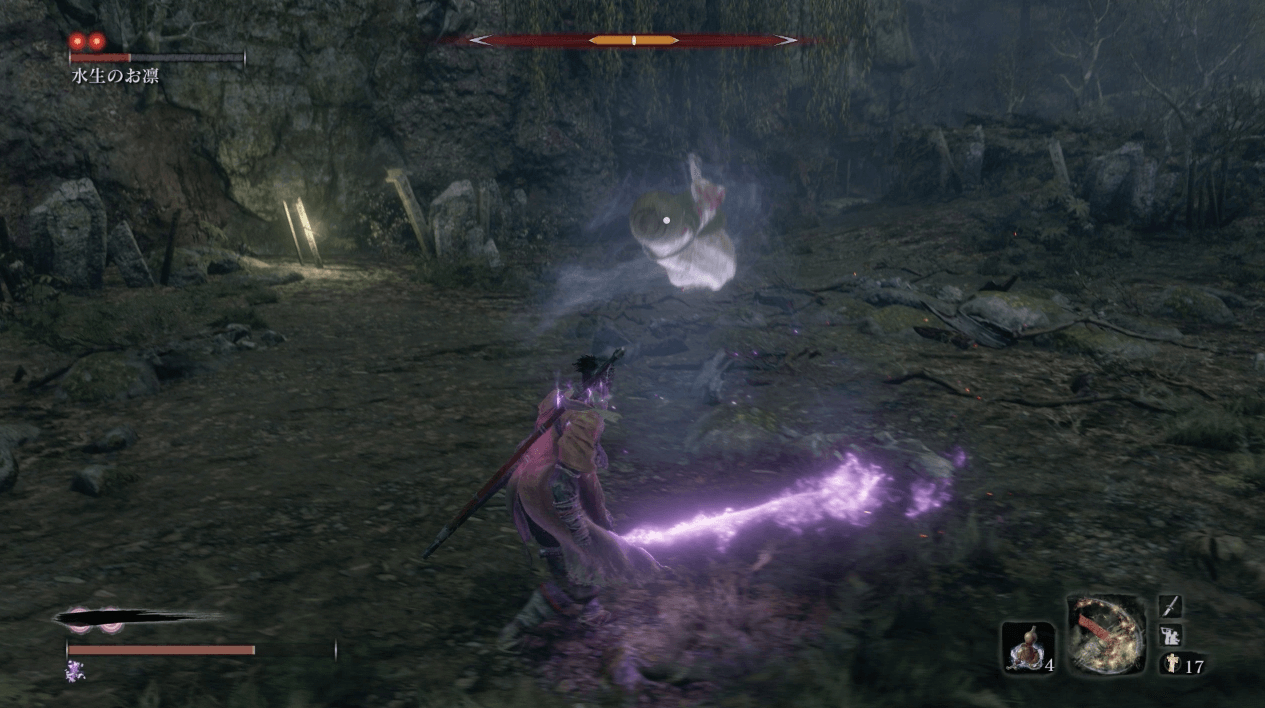This screenshot has width=1265, height=708.
Task: Select the kneeling figure stealth icon
Action: [x=1170, y=635]
